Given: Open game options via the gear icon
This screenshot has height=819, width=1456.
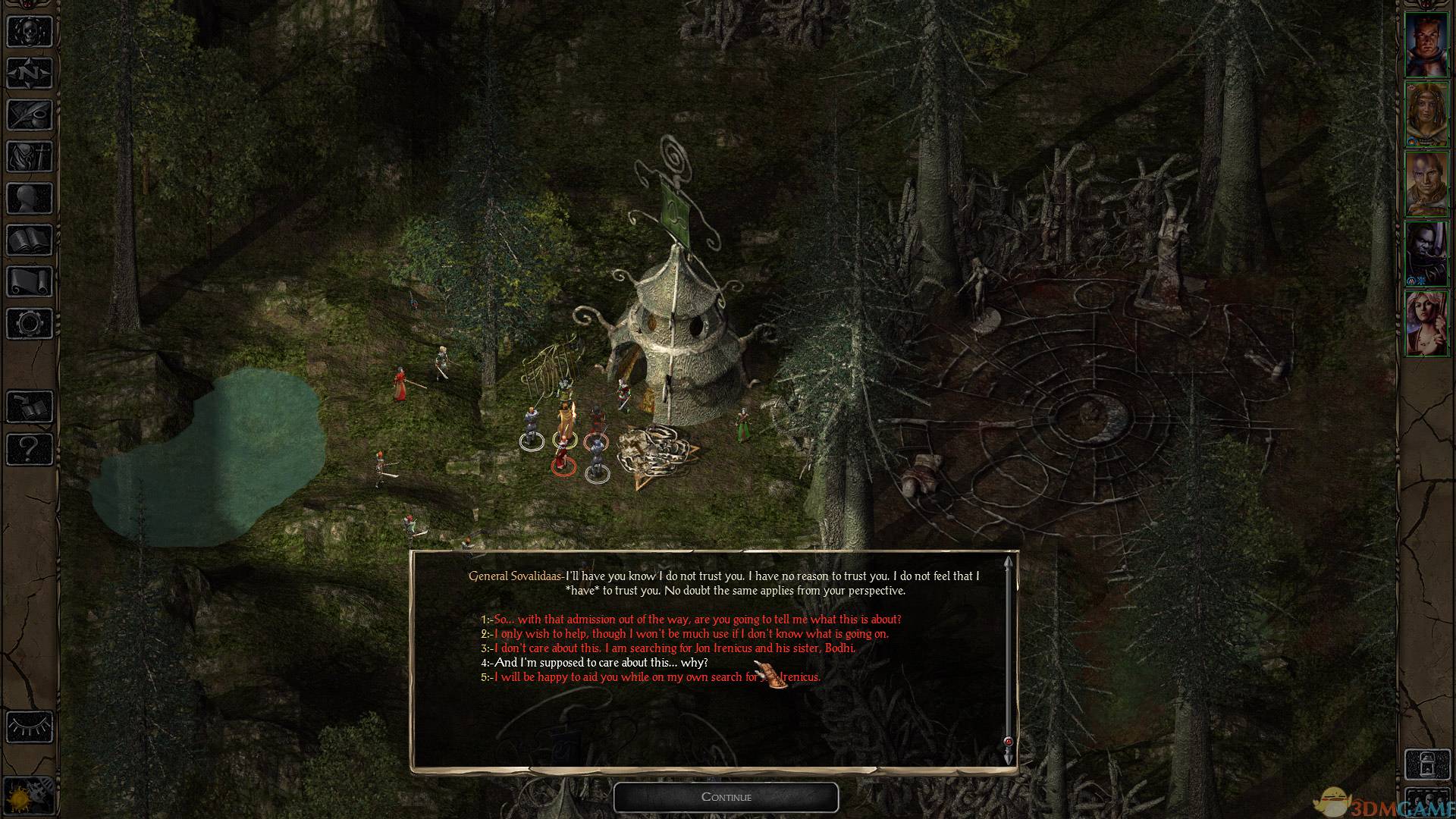Looking at the screenshot, I should point(30,324).
